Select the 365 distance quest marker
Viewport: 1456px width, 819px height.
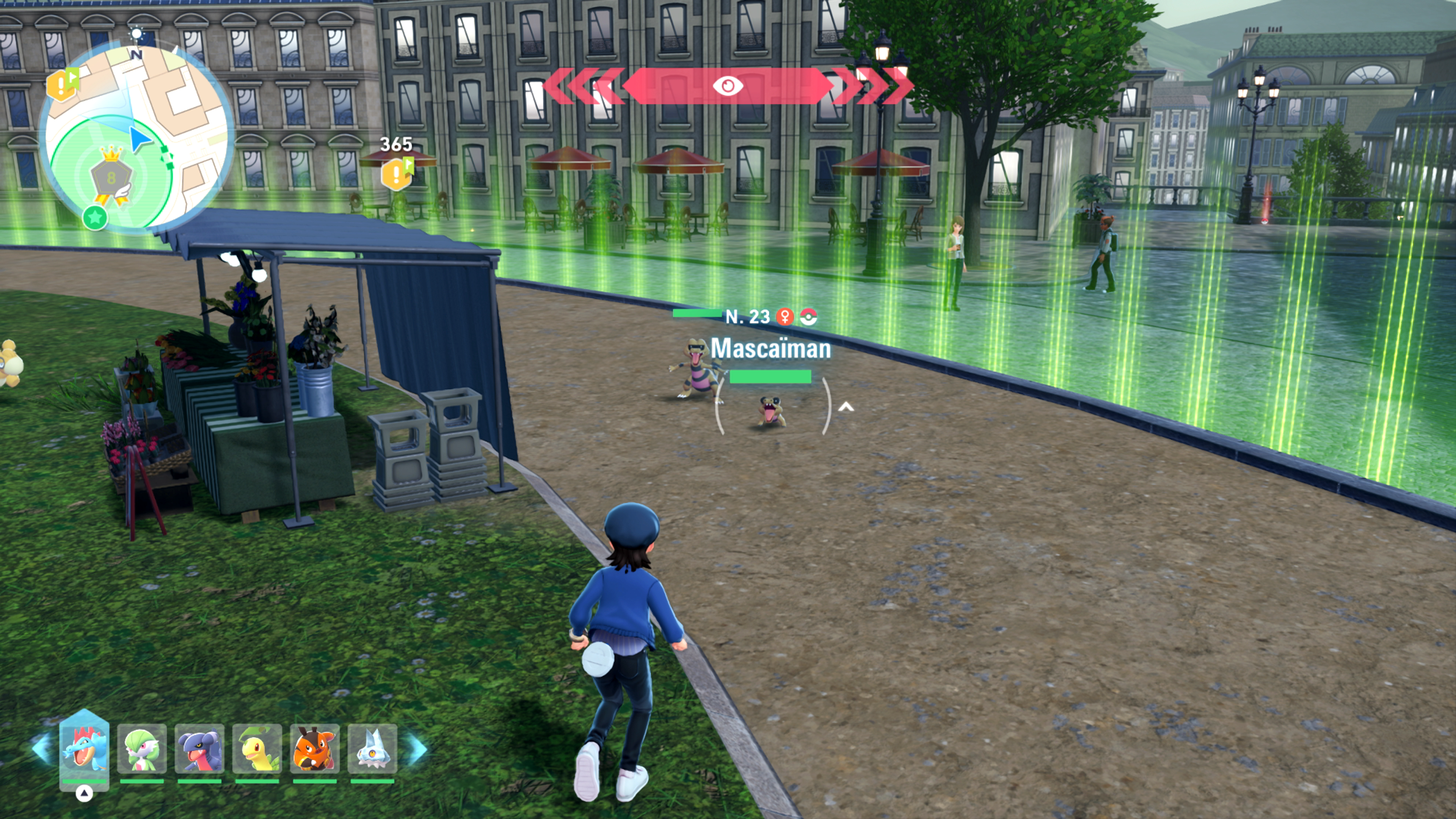pos(397,172)
